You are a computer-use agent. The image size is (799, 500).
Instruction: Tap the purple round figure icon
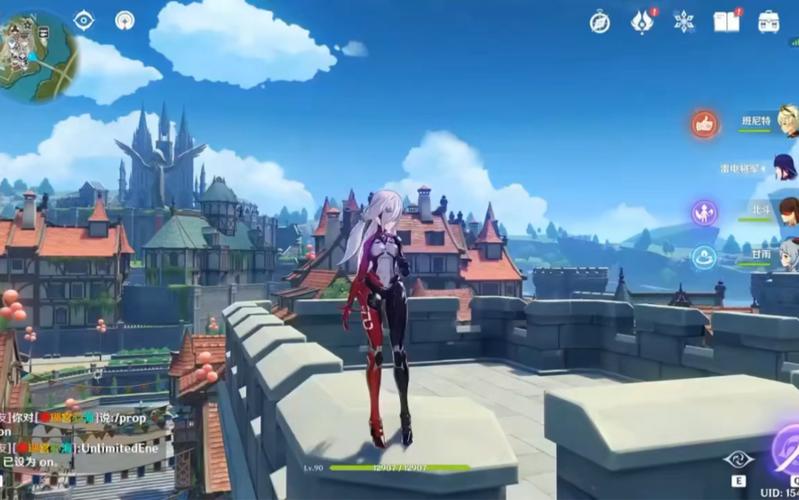[x=705, y=212]
